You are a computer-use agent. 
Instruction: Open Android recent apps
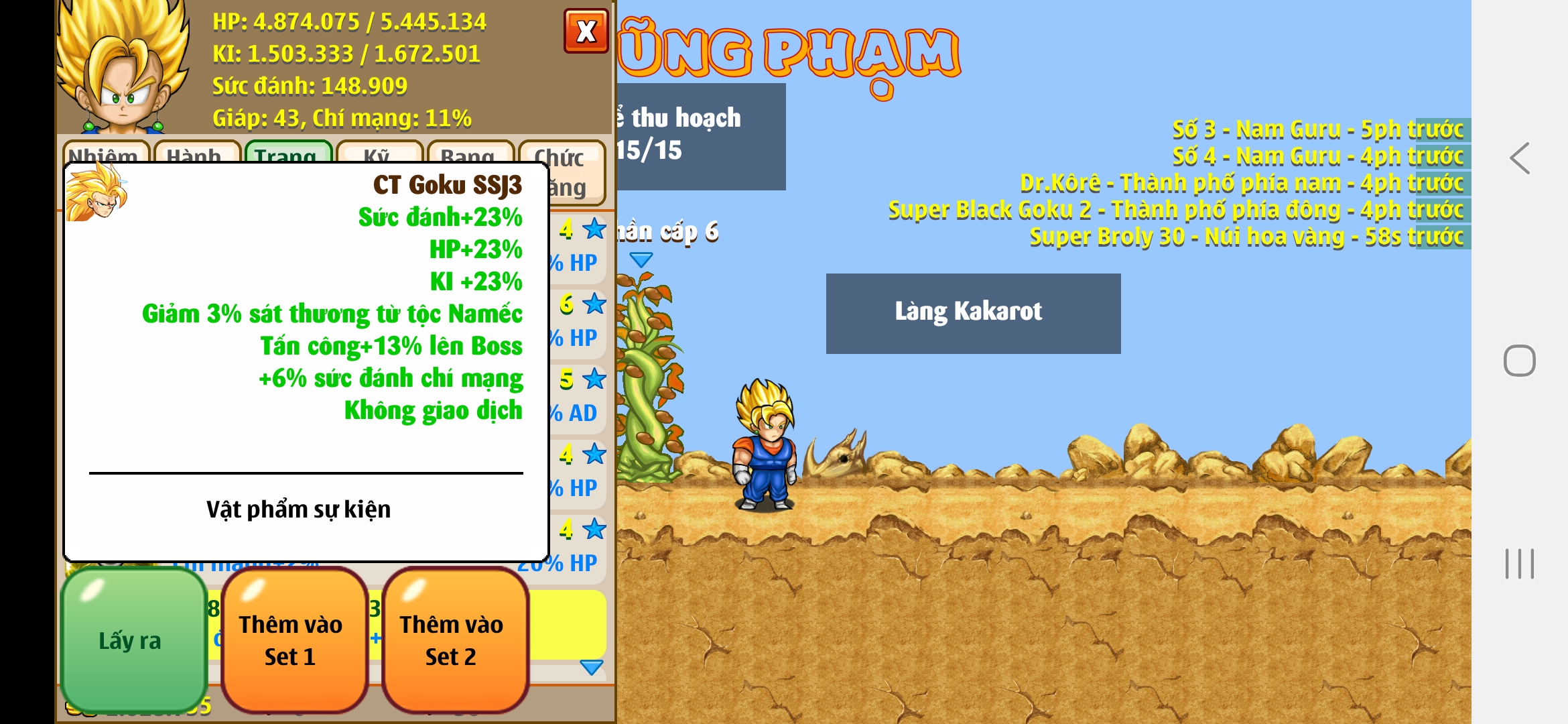click(x=1519, y=563)
